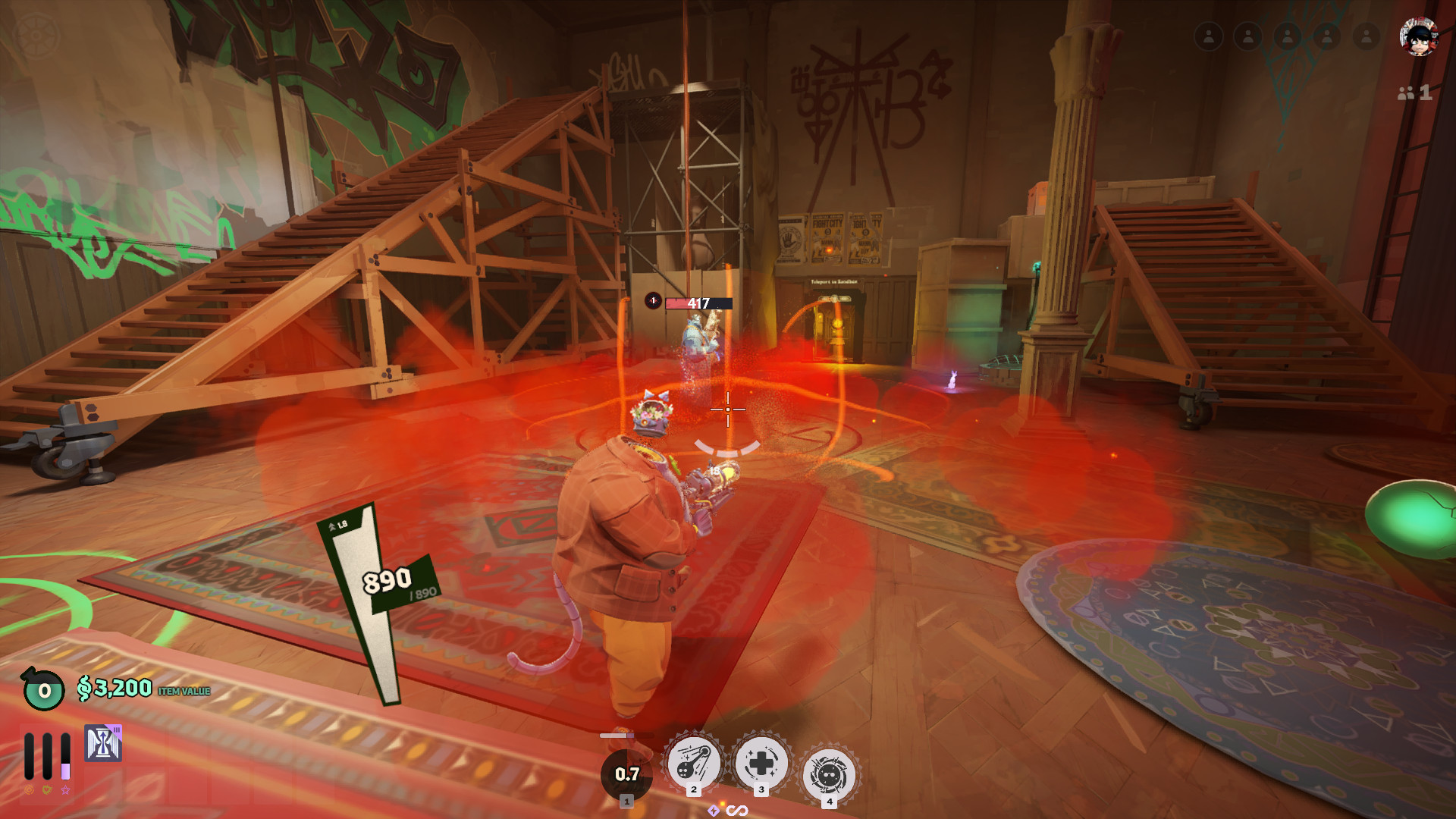The image size is (1456, 819).
Task: Trigger the skull vortex ability in slot 4
Action: (x=829, y=775)
